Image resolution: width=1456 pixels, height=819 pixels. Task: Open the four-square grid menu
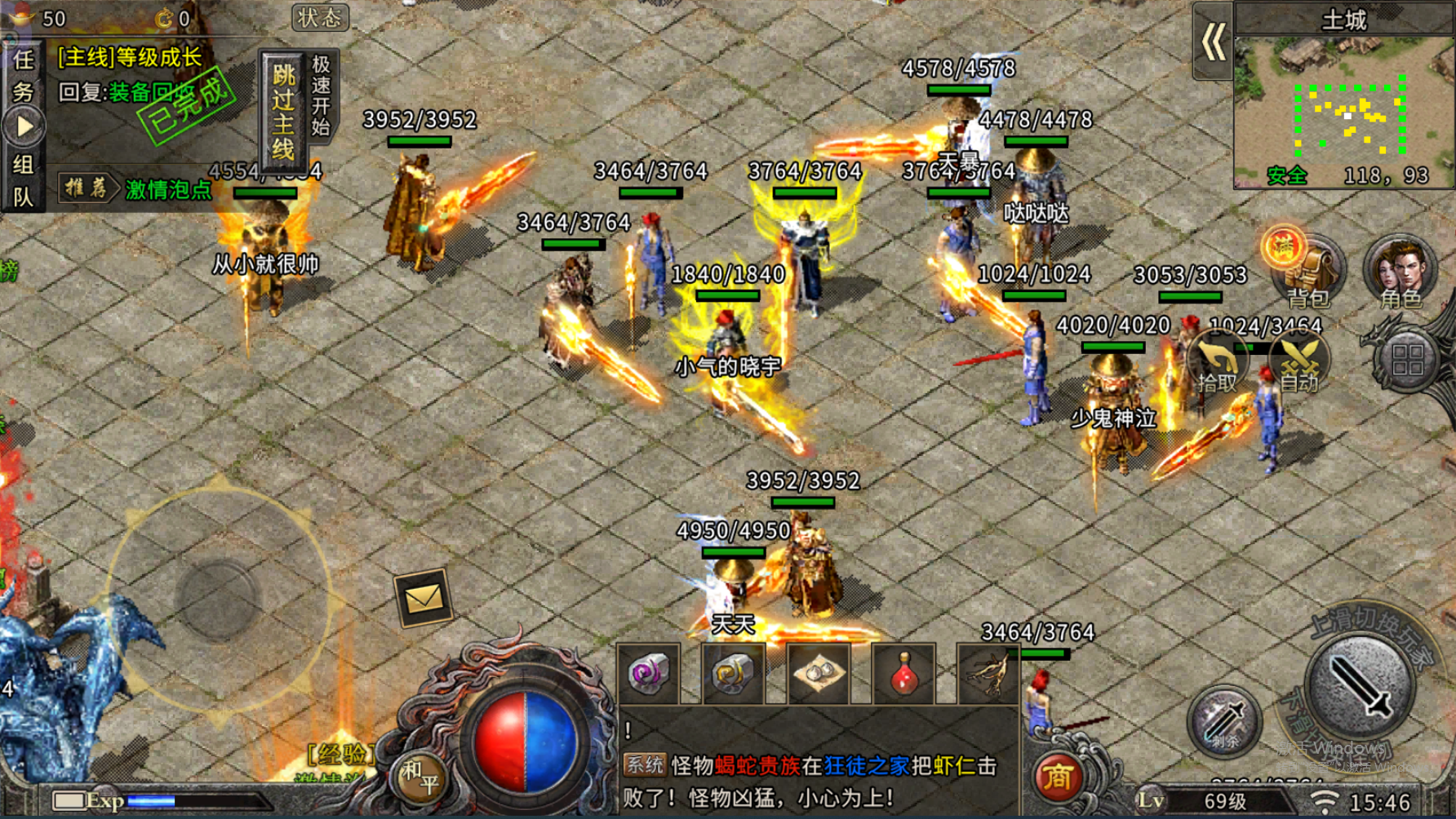pos(1408,359)
